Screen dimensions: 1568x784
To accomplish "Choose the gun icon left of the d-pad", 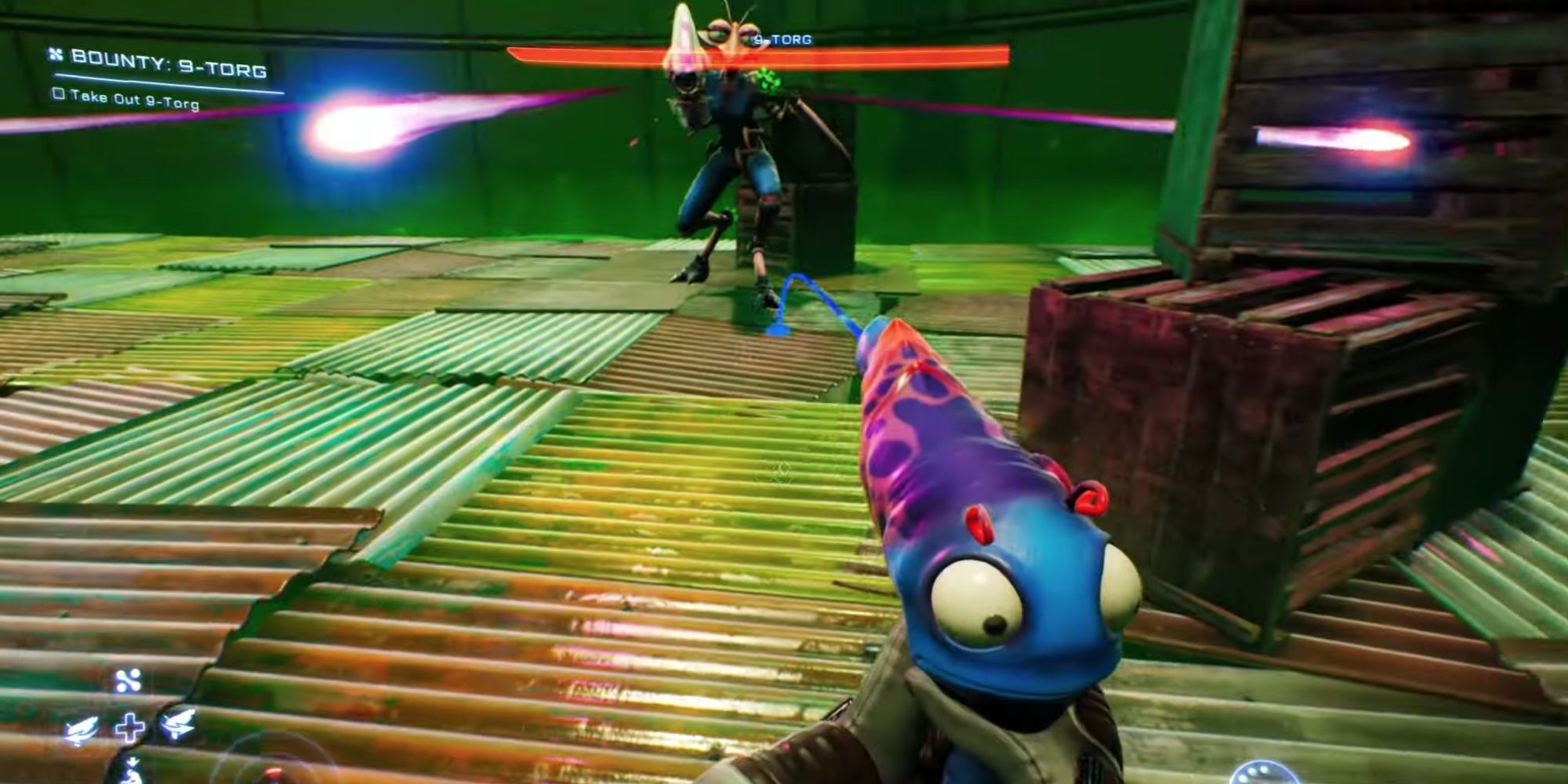I will tap(82, 729).
